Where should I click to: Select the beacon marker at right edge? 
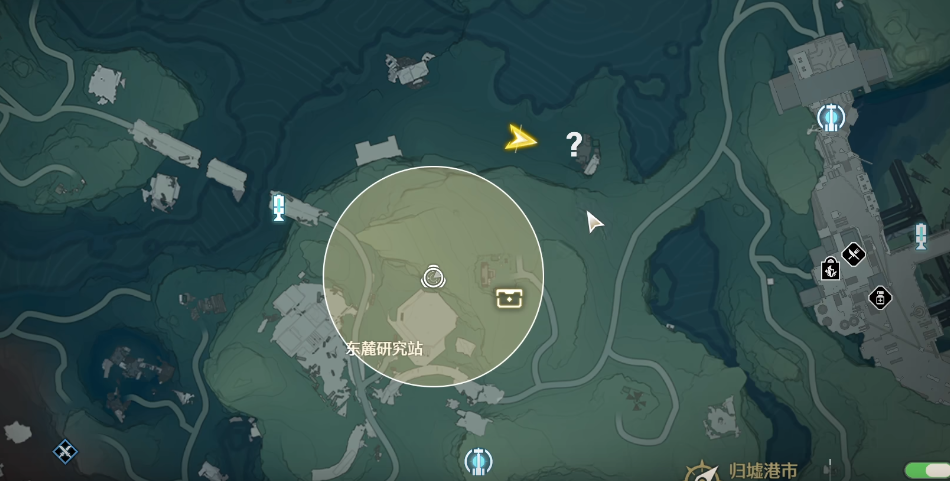tap(920, 236)
